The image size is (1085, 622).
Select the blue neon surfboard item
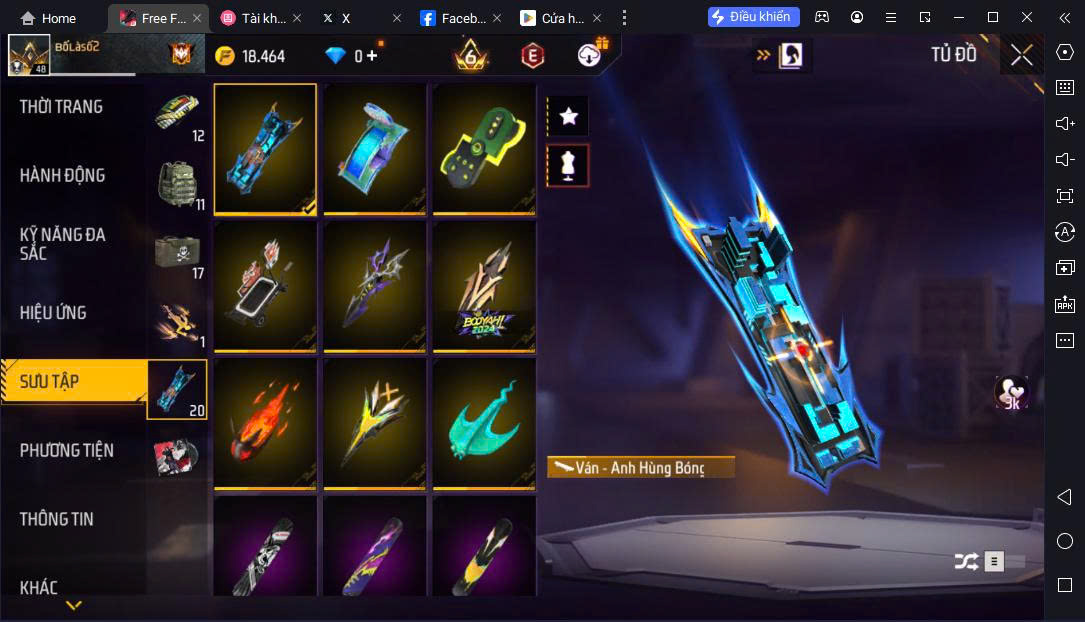(375, 148)
